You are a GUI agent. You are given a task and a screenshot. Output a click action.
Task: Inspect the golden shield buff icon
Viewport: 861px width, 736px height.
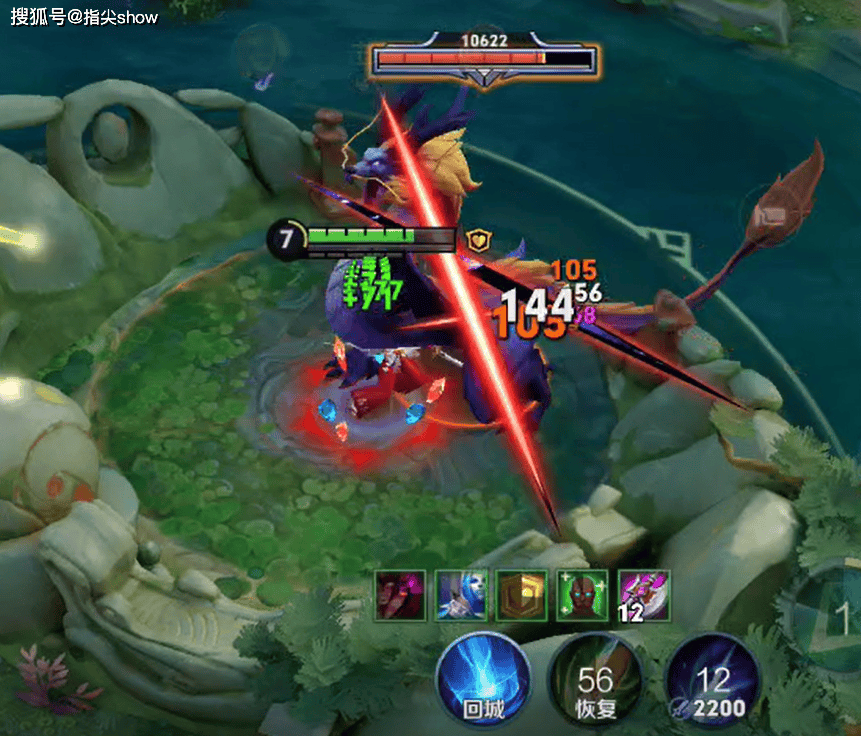522,596
